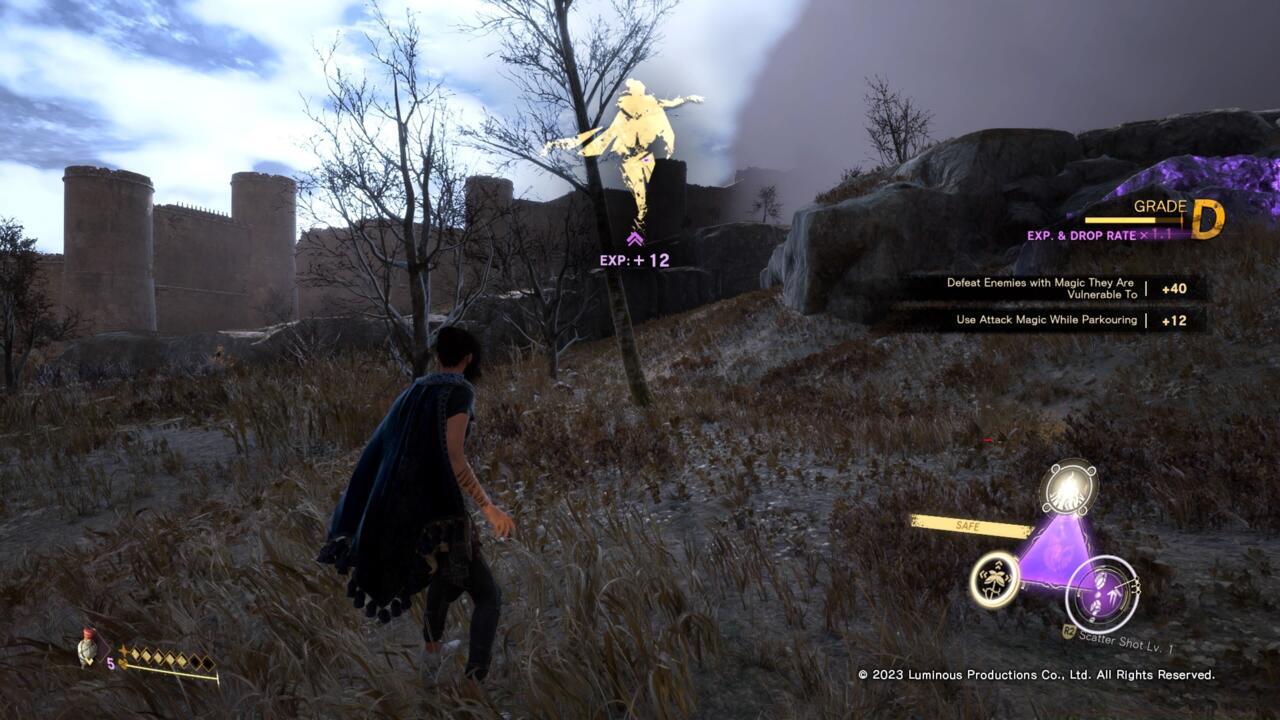1280x720 pixels.
Task: Use the healing draught flask icon
Action: click(91, 649)
